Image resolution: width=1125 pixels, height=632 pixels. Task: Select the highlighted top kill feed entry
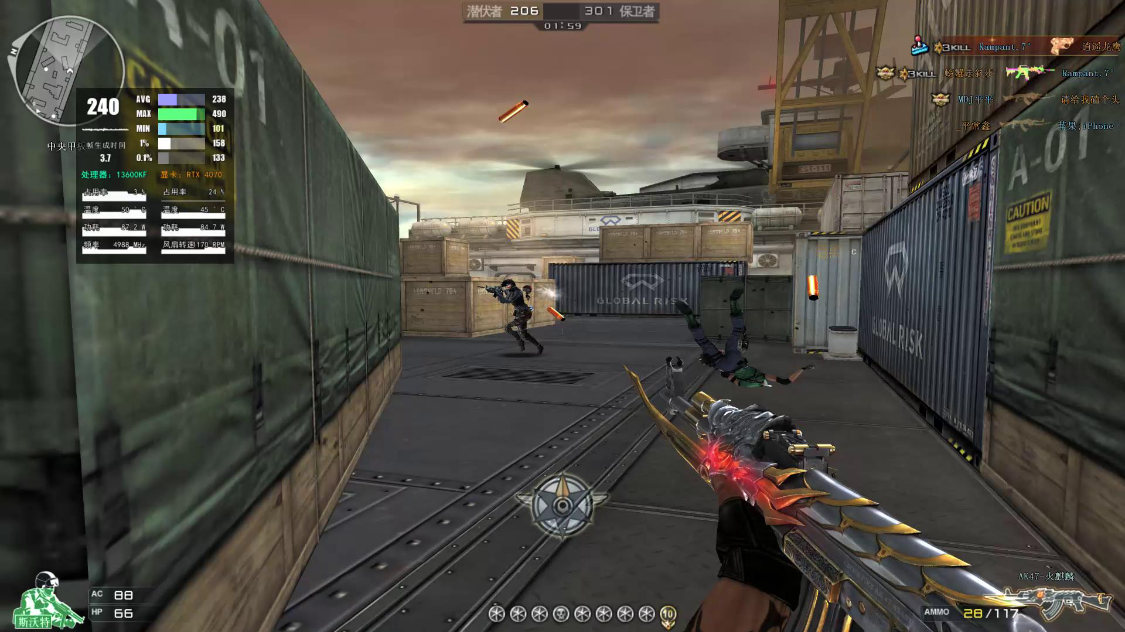[1008, 46]
